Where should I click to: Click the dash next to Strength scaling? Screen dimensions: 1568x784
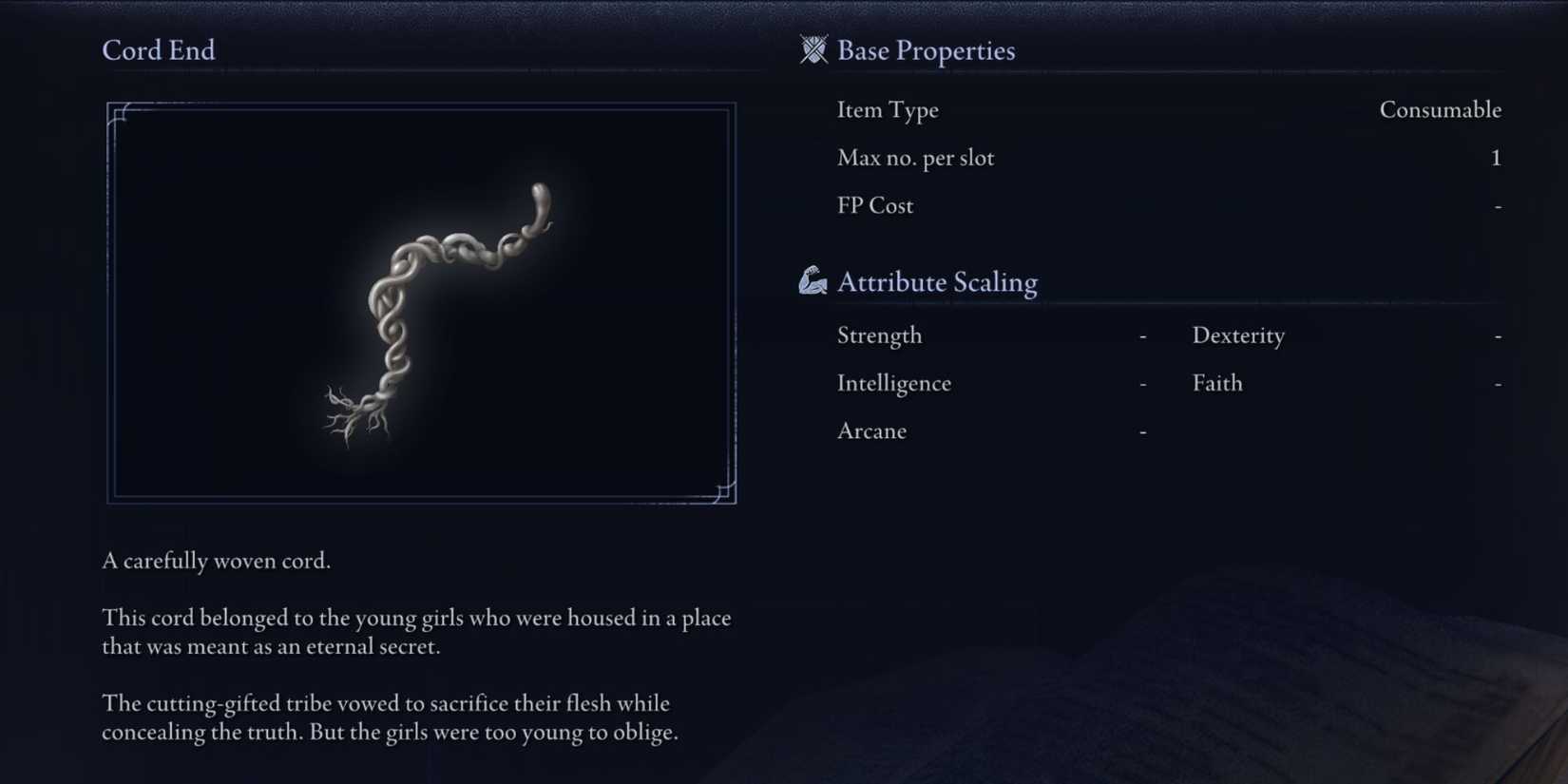tap(1141, 335)
